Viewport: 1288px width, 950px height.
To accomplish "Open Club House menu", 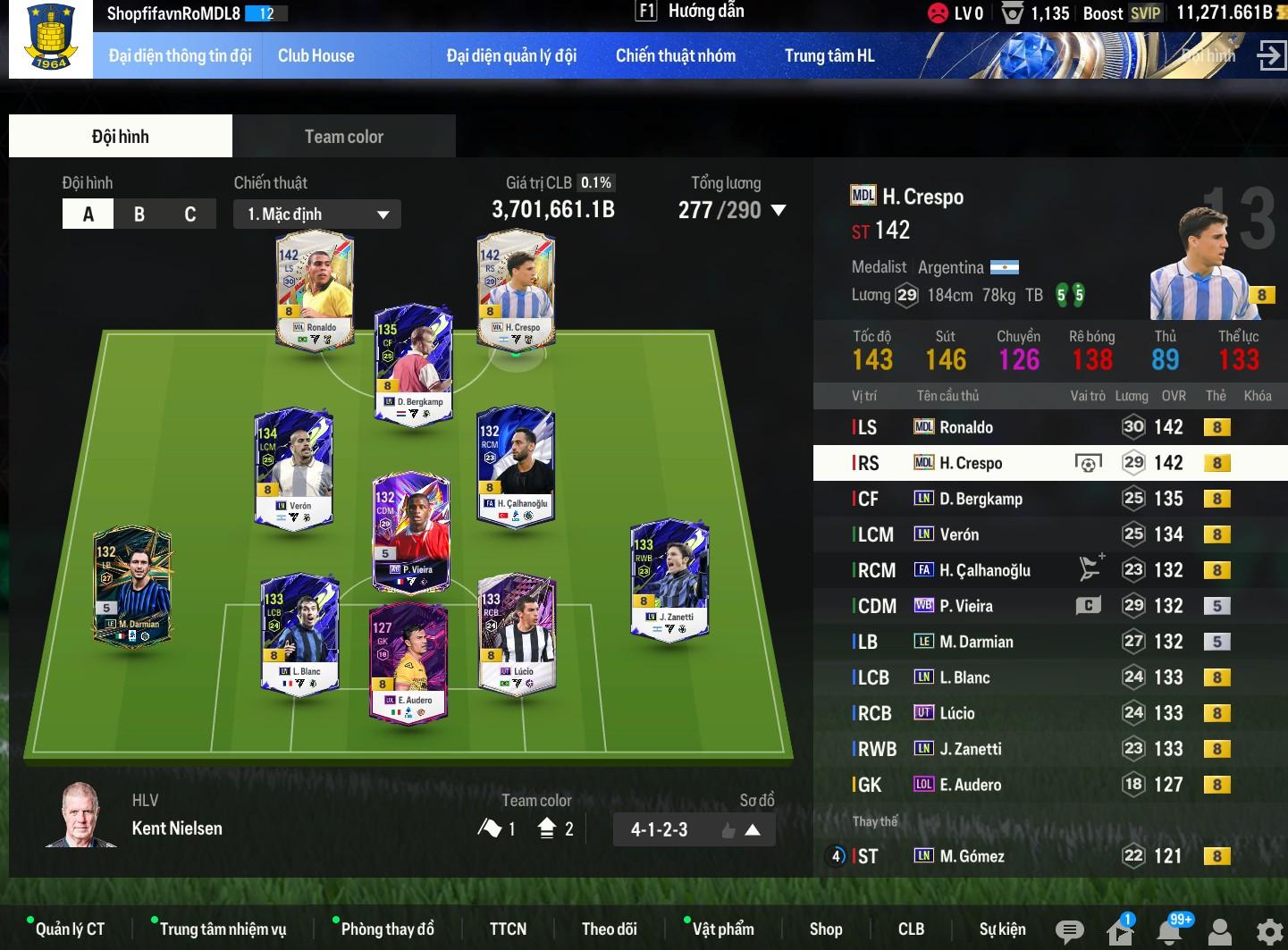I will pyautogui.click(x=316, y=55).
